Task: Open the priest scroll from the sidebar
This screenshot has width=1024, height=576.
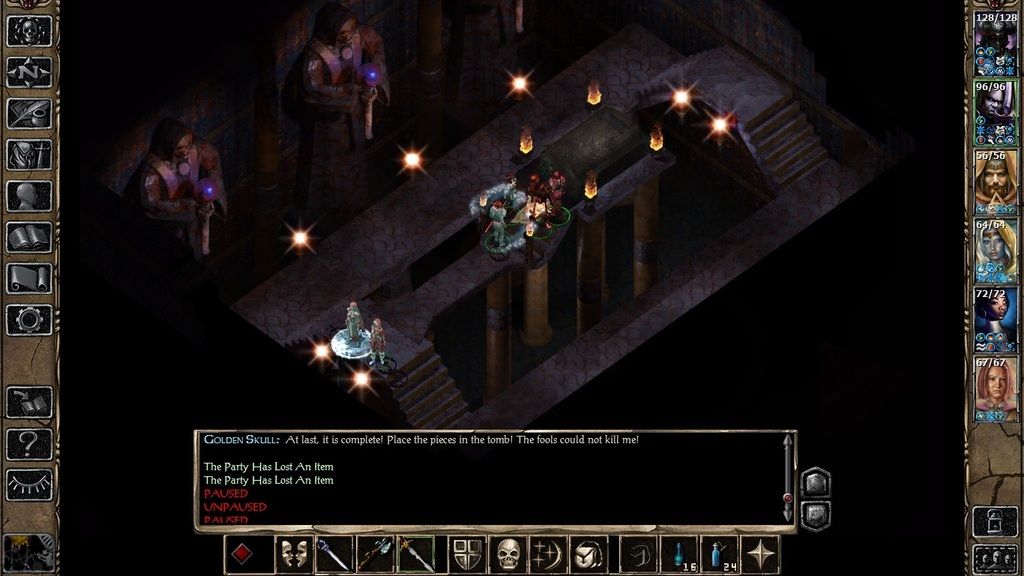Action: [x=29, y=278]
